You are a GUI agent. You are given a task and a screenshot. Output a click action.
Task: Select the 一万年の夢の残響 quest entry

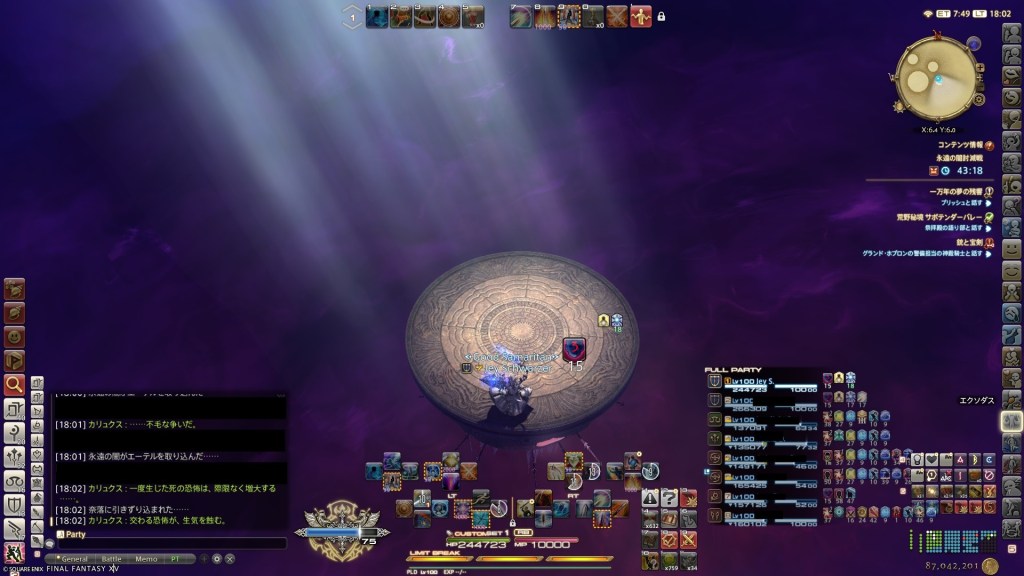point(958,191)
